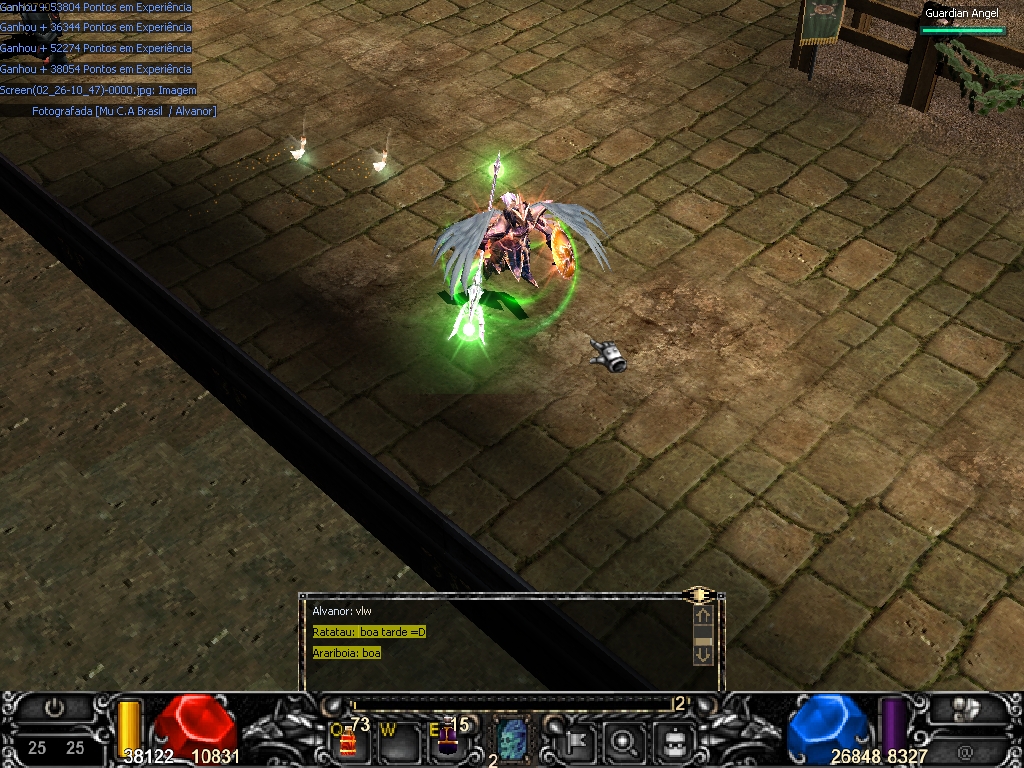Click the power button on the HUD
Screen dimensions: 1024x768
point(55,708)
